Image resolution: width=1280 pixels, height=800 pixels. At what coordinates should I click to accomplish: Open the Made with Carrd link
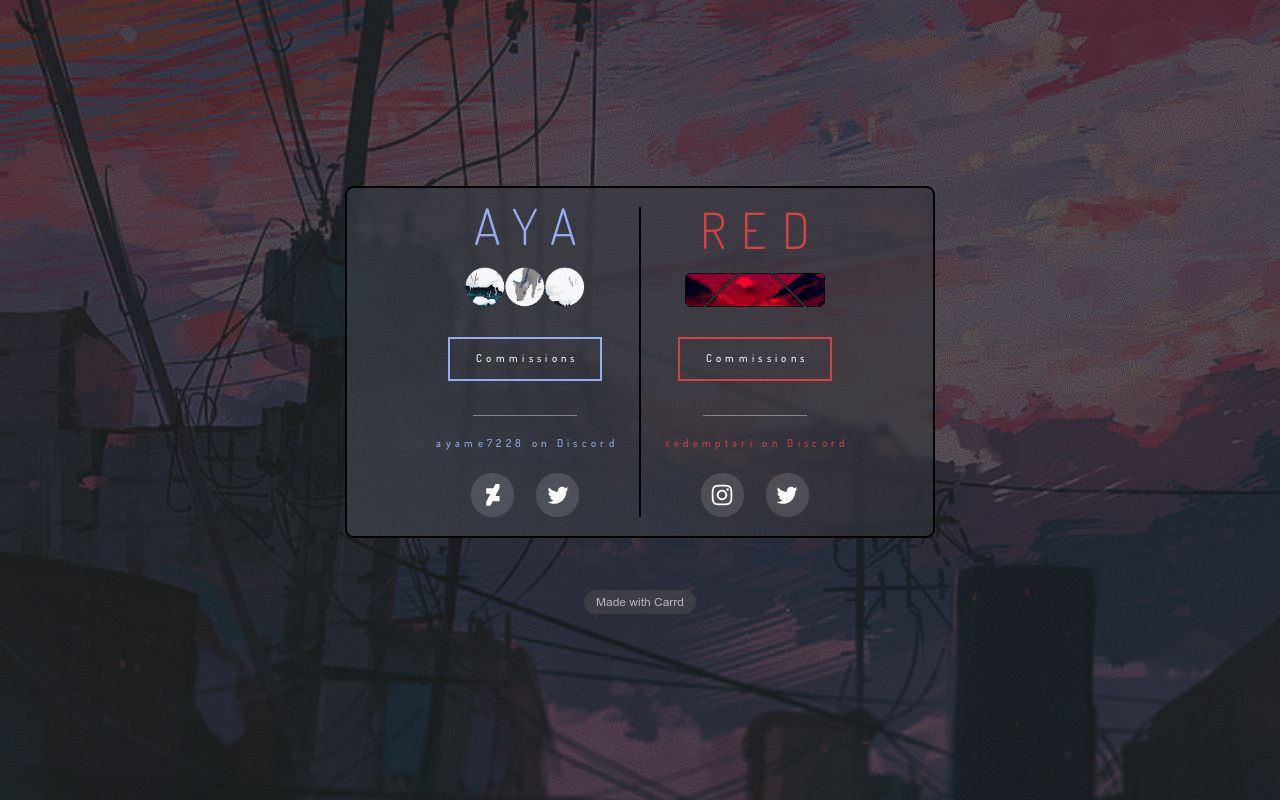click(x=639, y=601)
